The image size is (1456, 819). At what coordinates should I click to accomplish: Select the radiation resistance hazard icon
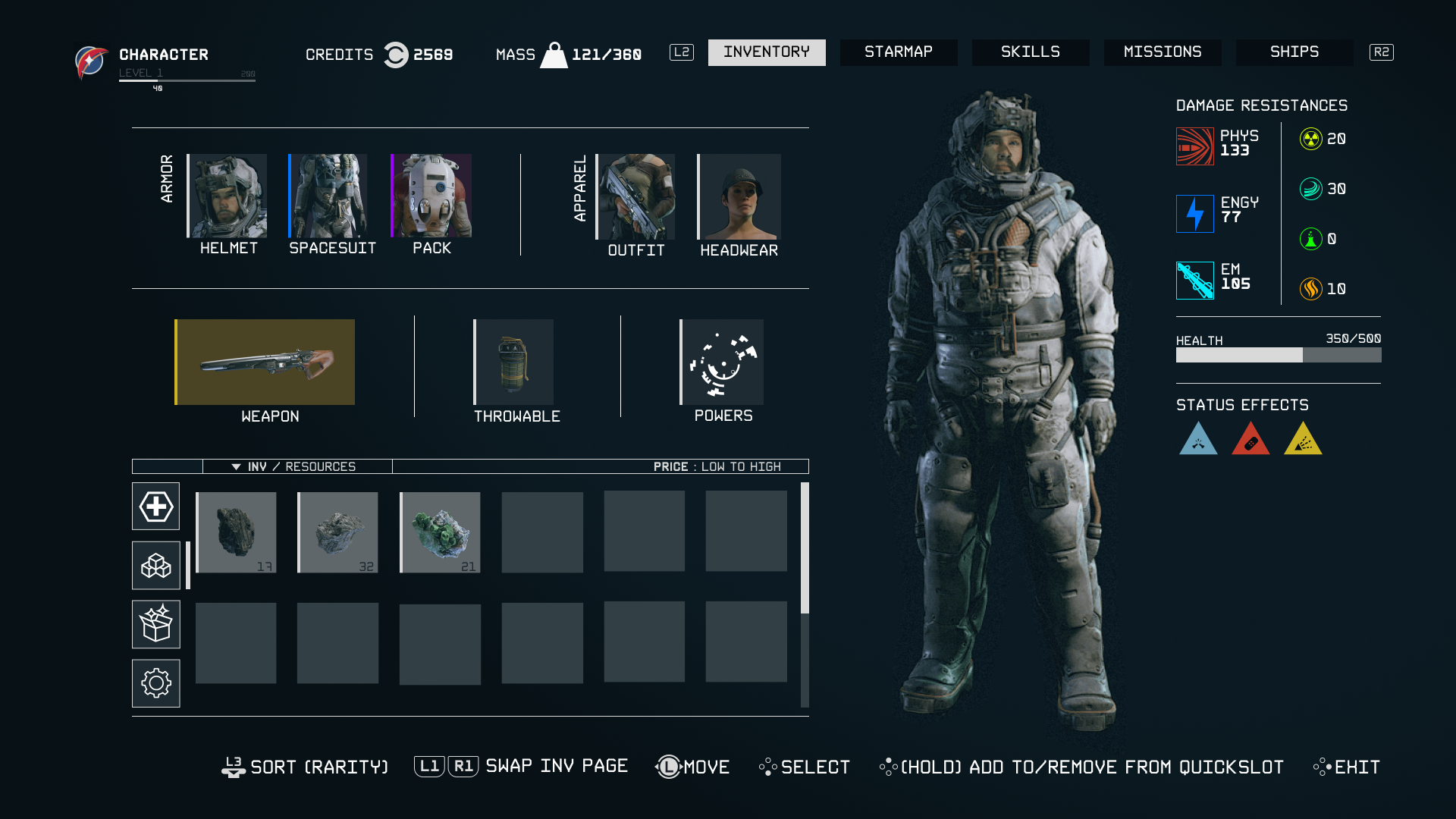[1310, 139]
